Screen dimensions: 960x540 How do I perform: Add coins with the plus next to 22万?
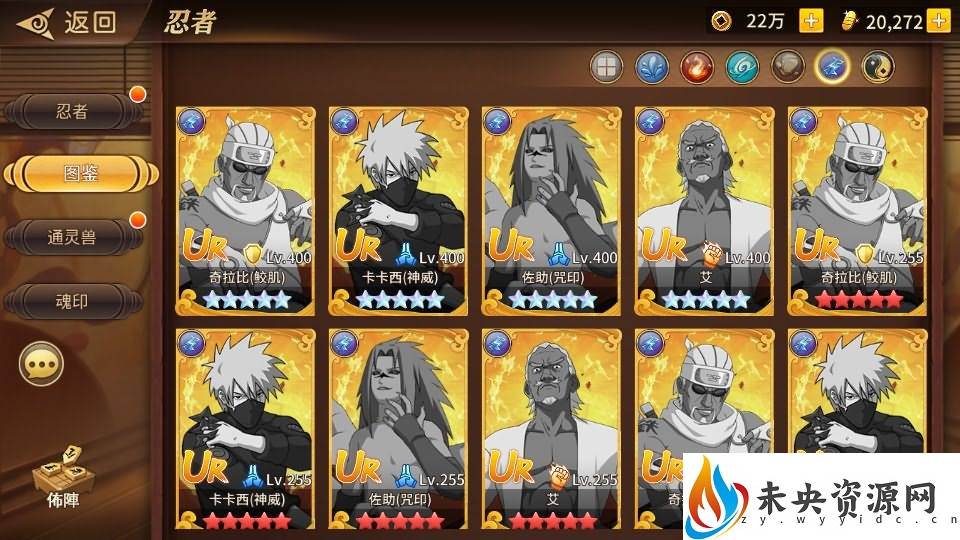[x=812, y=21]
